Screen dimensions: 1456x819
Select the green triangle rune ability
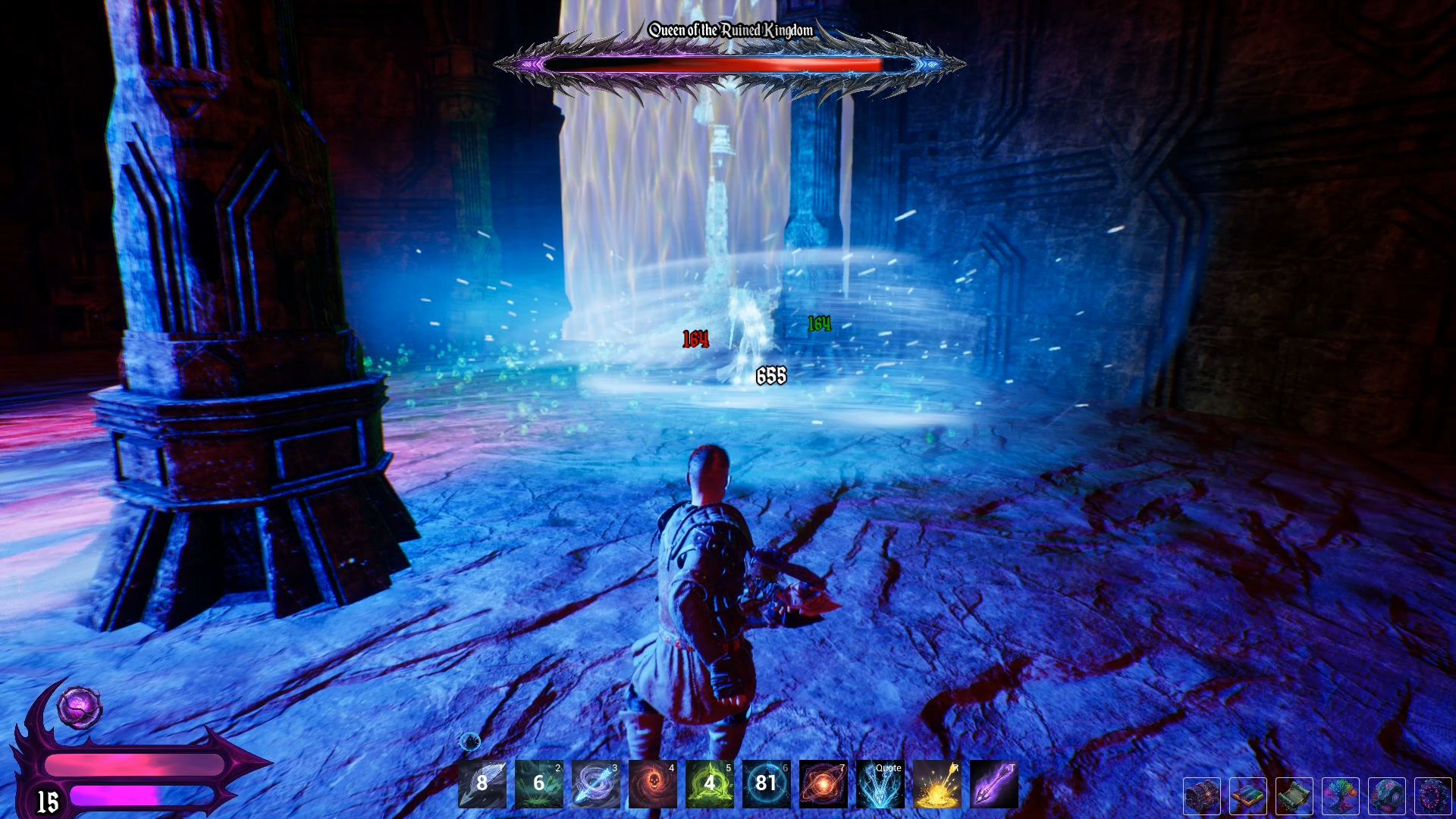pyautogui.click(x=710, y=783)
